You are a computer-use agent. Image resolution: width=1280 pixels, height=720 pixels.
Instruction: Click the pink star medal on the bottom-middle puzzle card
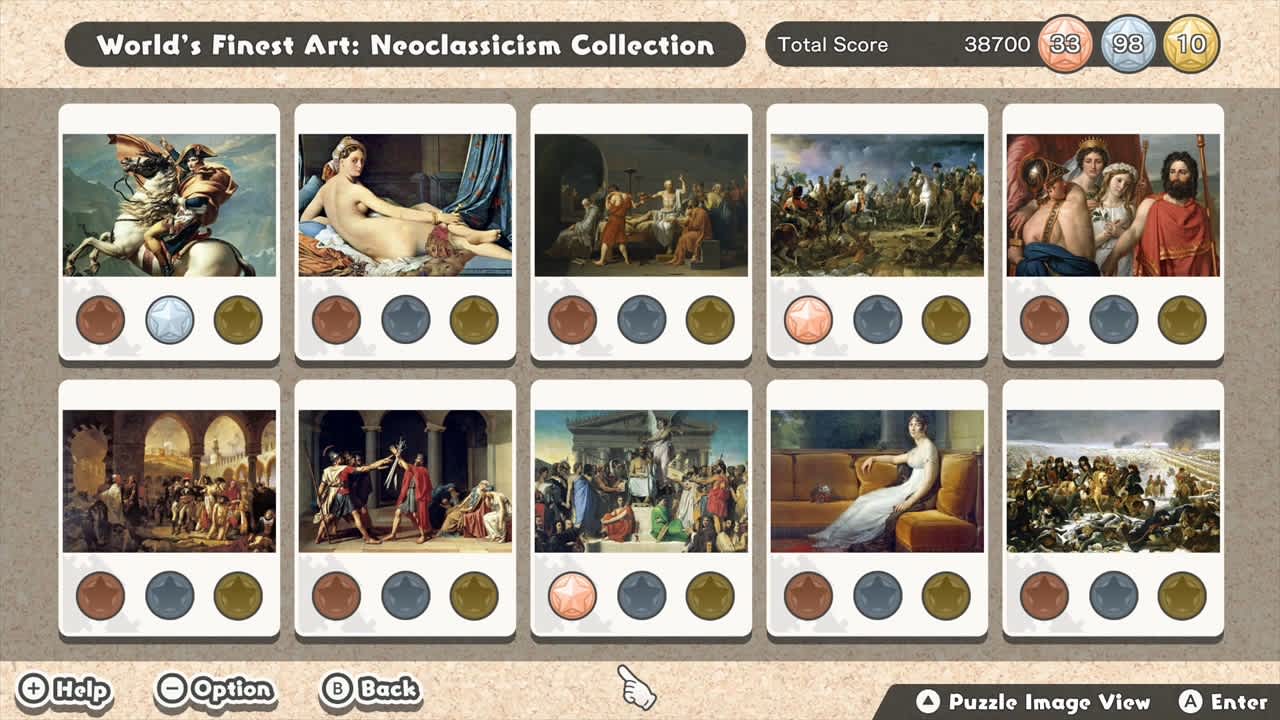click(574, 594)
